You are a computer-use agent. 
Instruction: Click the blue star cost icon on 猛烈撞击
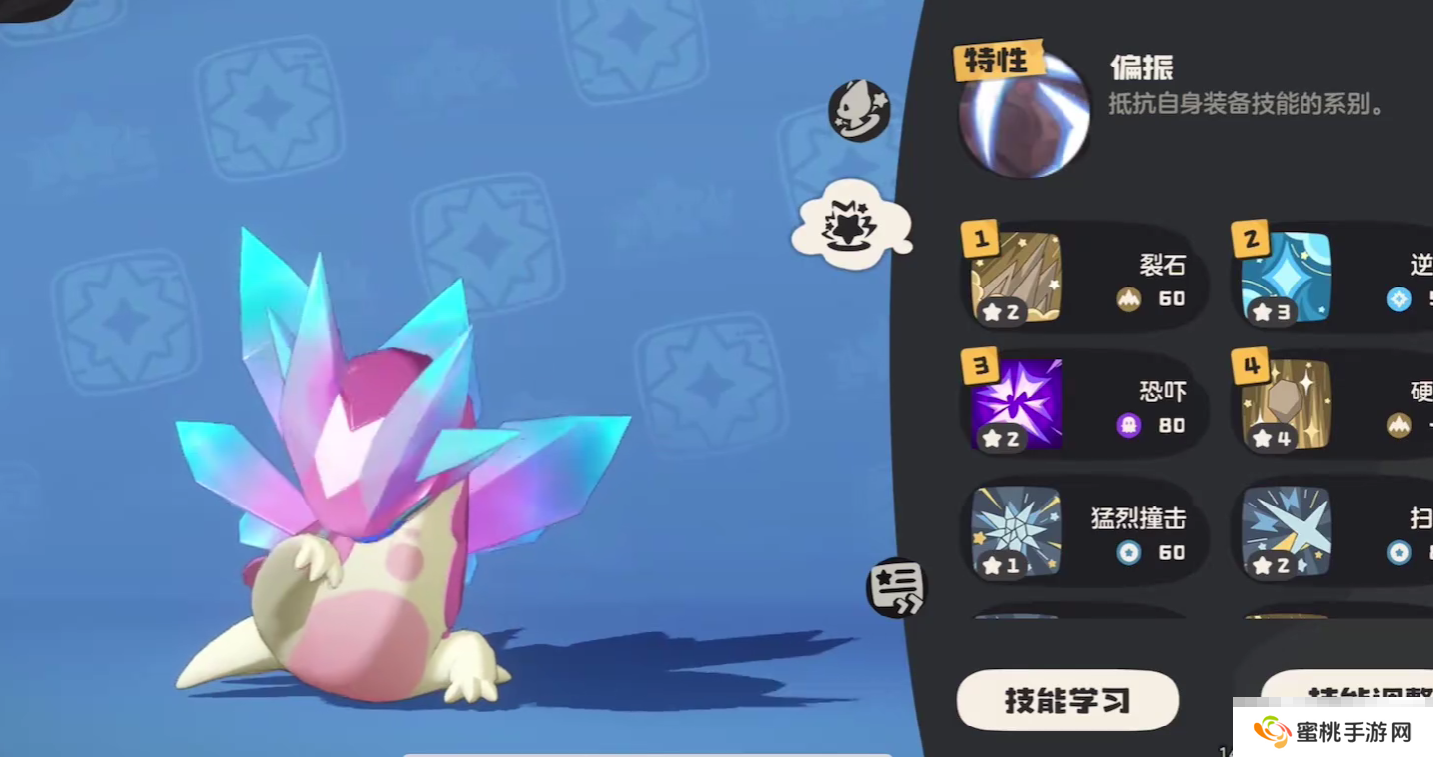1130,550
